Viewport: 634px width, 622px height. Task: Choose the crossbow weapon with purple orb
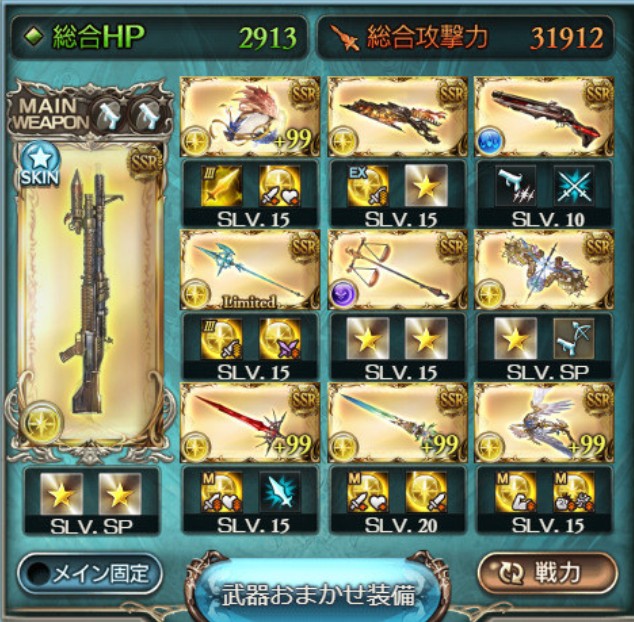click(x=398, y=270)
